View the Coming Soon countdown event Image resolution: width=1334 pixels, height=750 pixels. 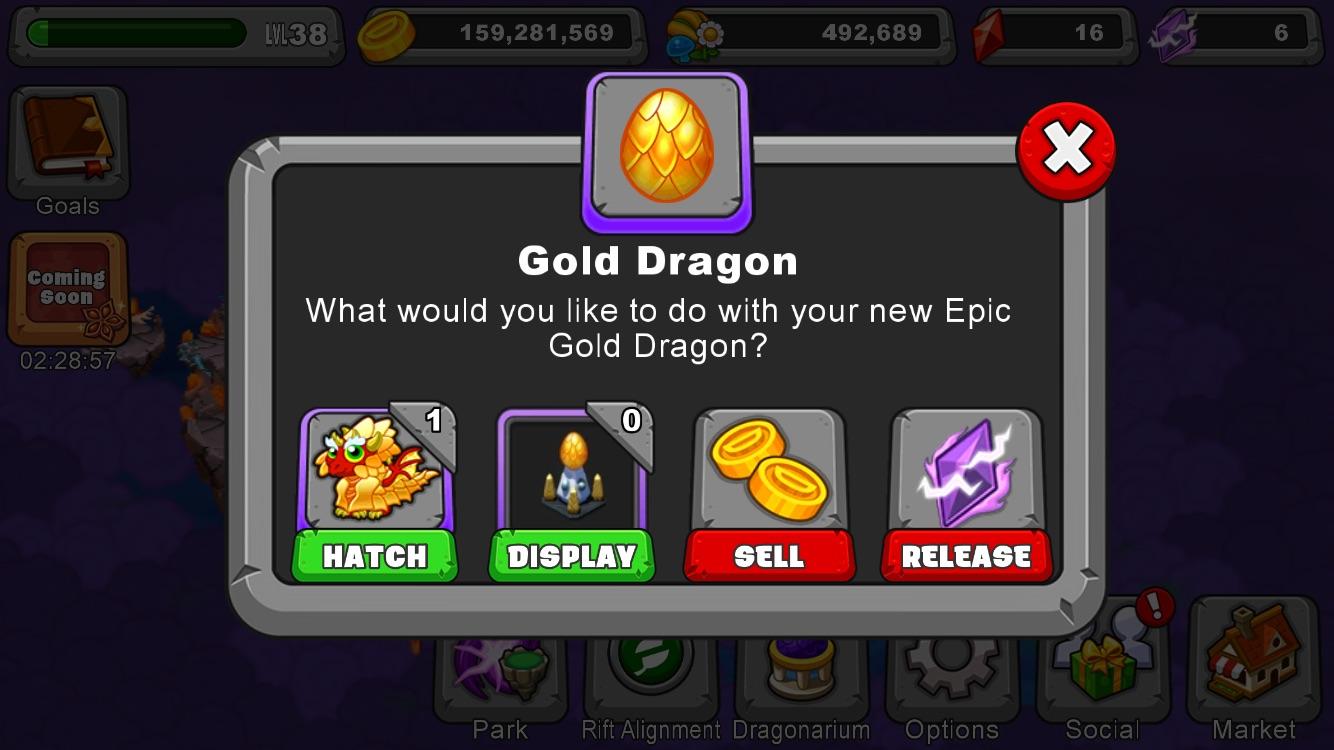click(66, 290)
